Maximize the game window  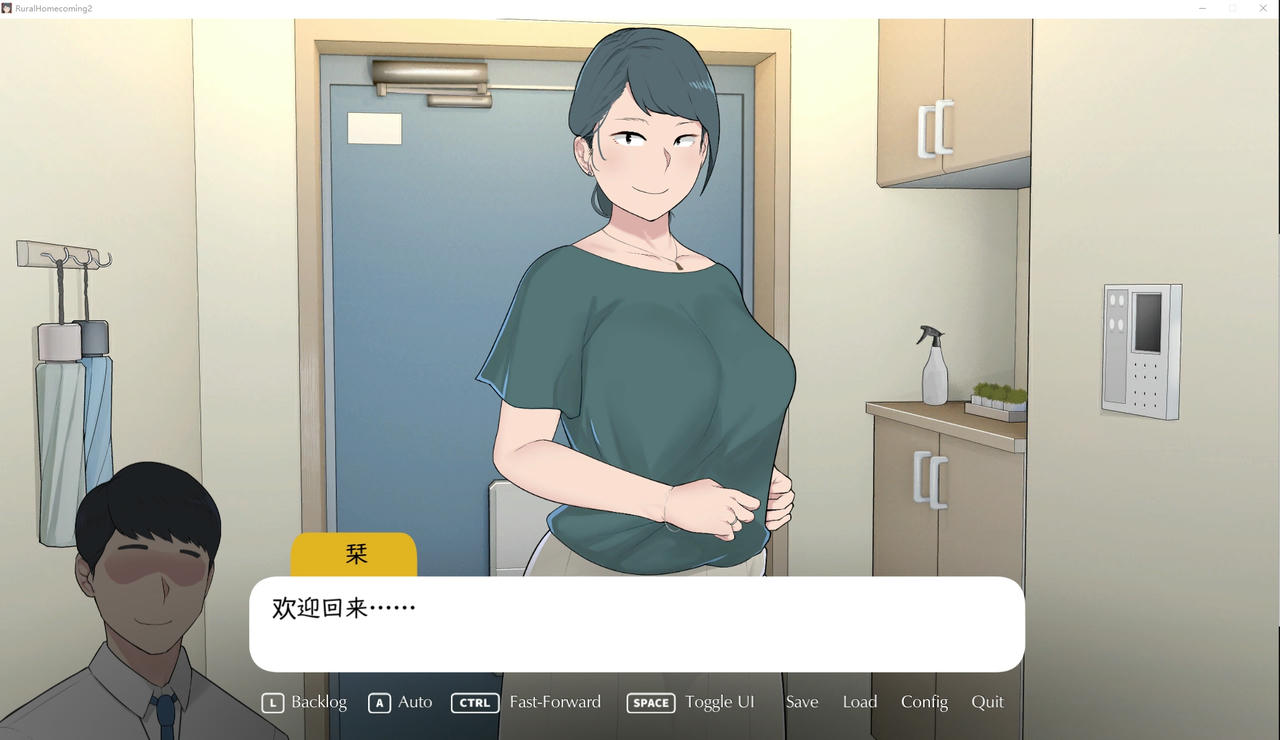[1232, 8]
